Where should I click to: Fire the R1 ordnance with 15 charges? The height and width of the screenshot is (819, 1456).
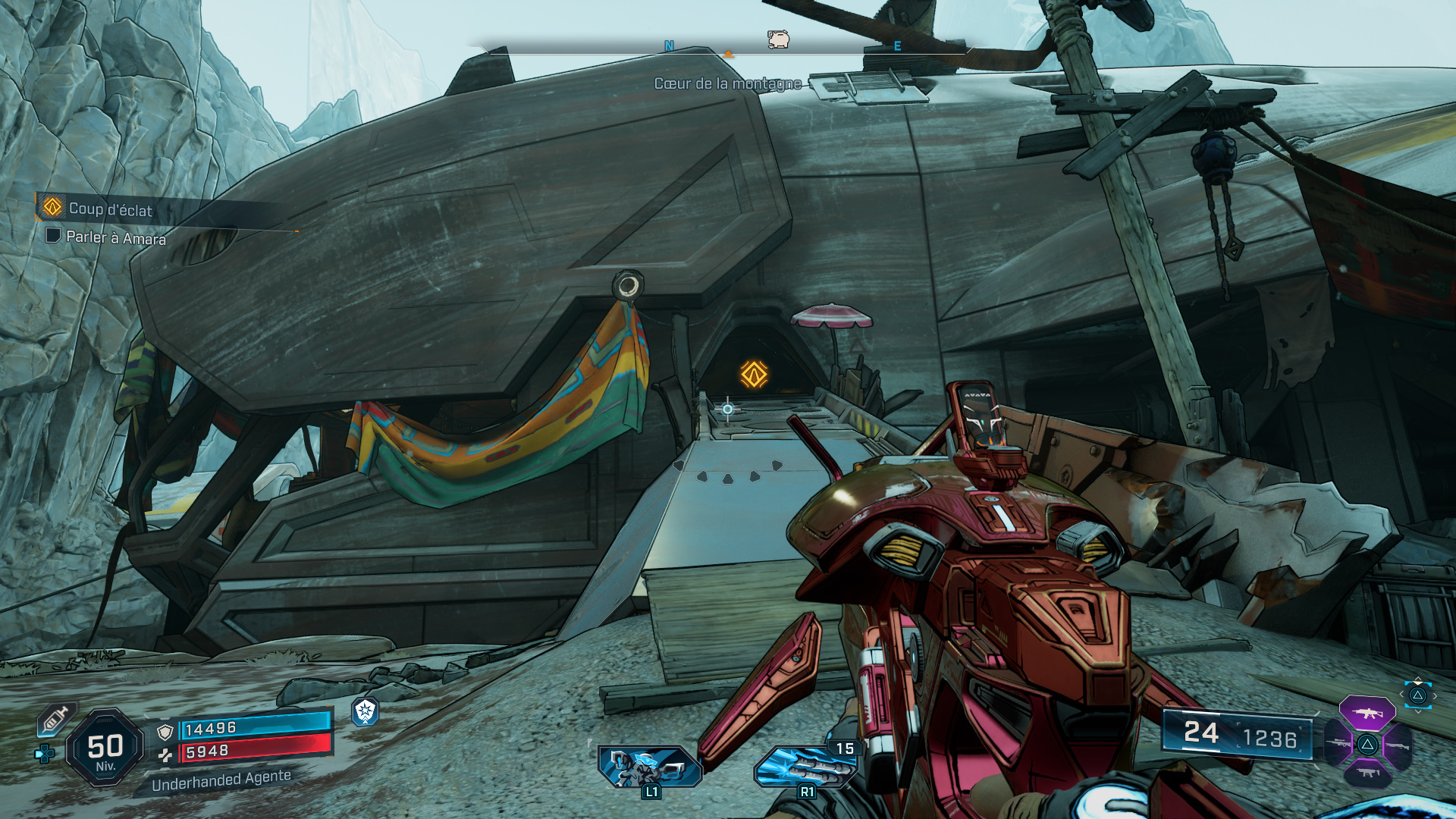click(805, 766)
